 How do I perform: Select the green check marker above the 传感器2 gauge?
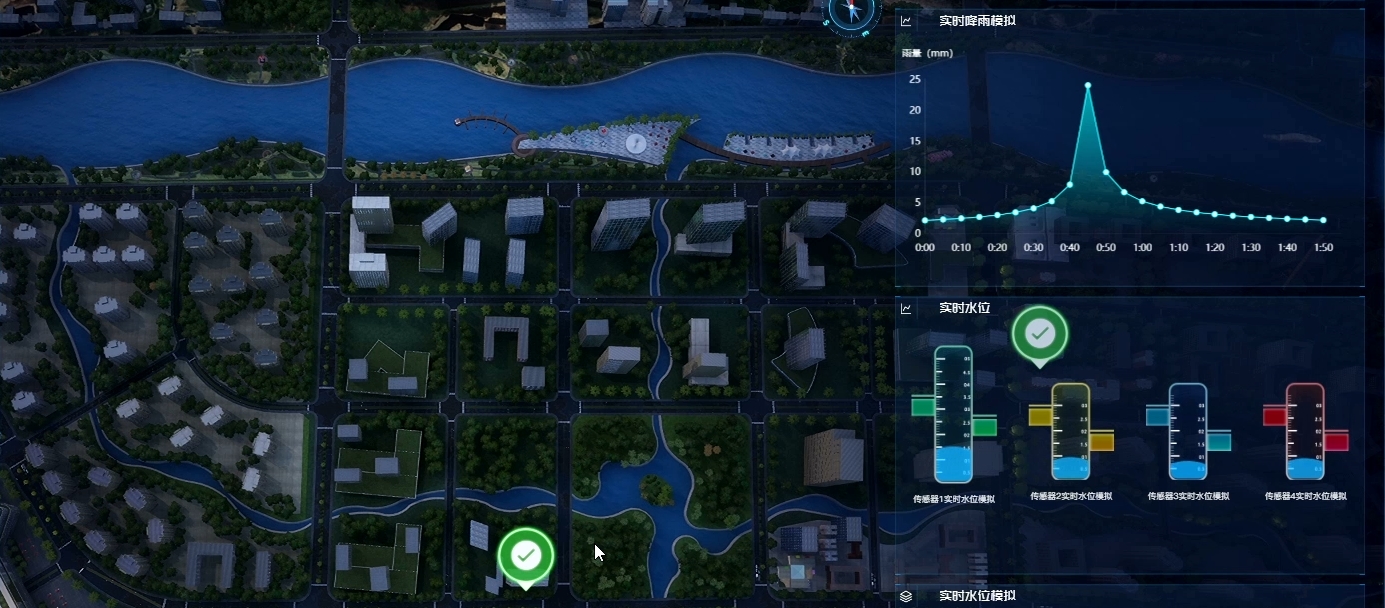1040,335
